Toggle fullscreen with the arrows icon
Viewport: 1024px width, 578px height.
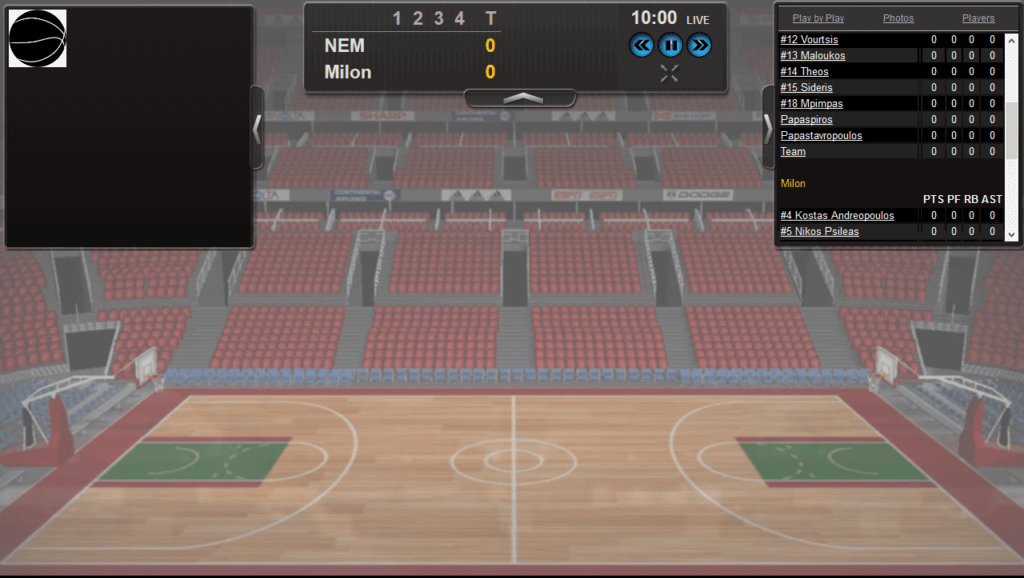click(x=670, y=73)
